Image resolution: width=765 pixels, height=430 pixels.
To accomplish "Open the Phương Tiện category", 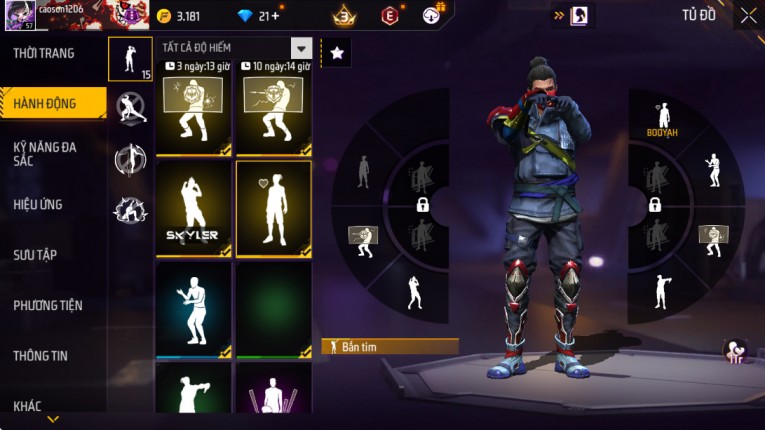I will tap(48, 306).
